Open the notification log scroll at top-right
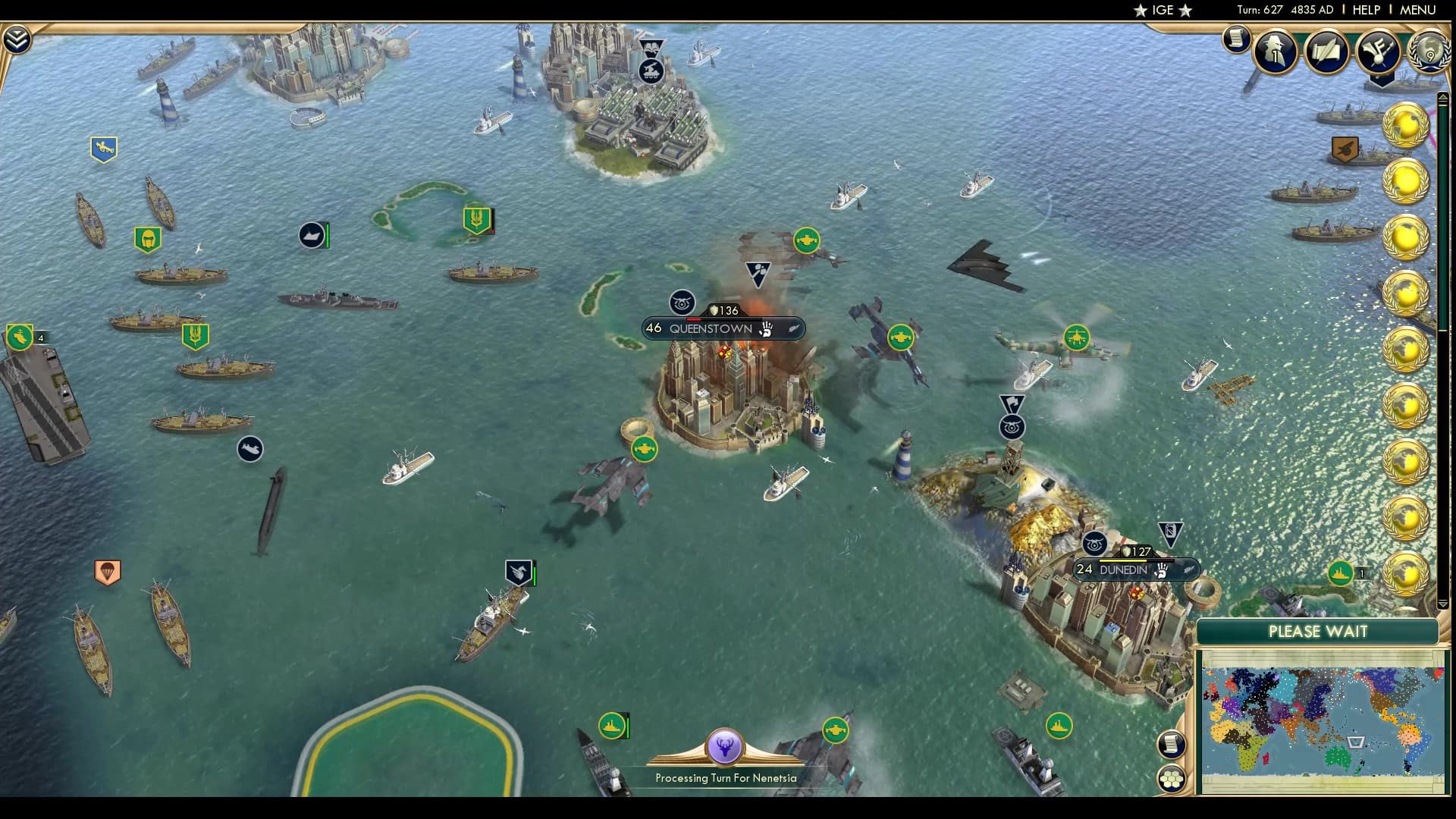 pyautogui.click(x=1235, y=39)
